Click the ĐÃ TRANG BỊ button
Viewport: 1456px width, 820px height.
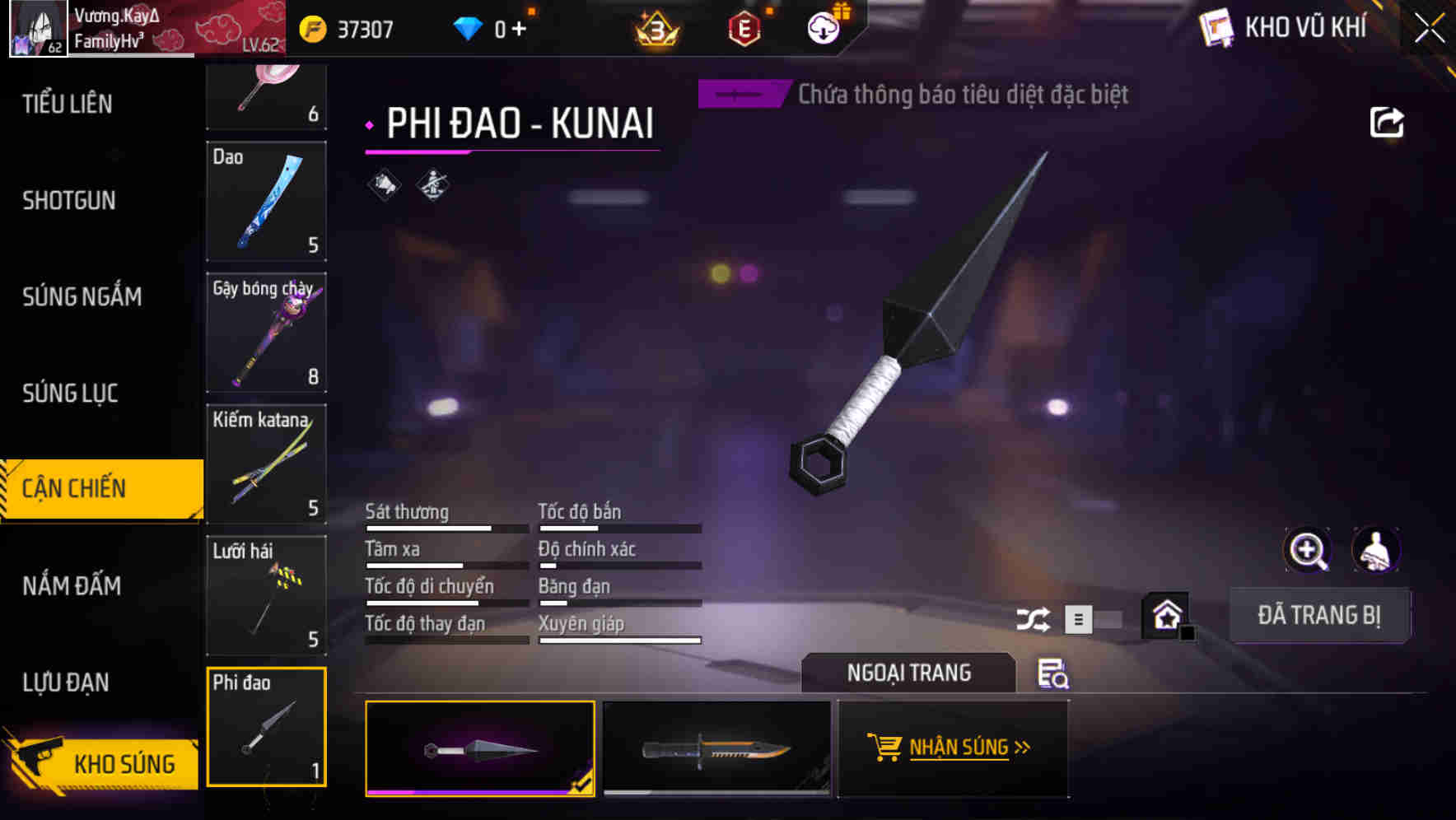coord(1319,614)
